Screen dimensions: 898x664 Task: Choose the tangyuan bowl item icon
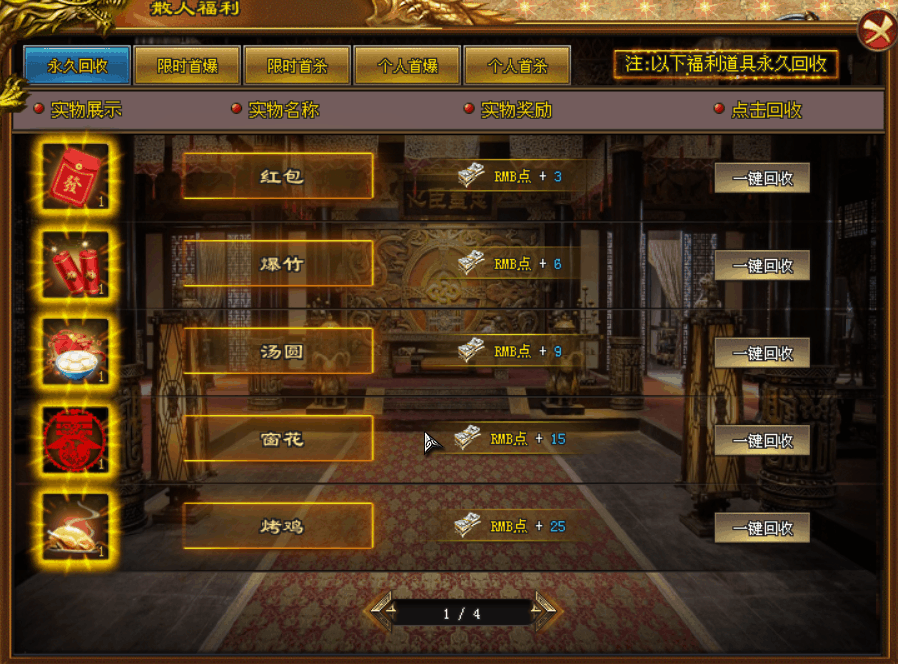point(76,352)
